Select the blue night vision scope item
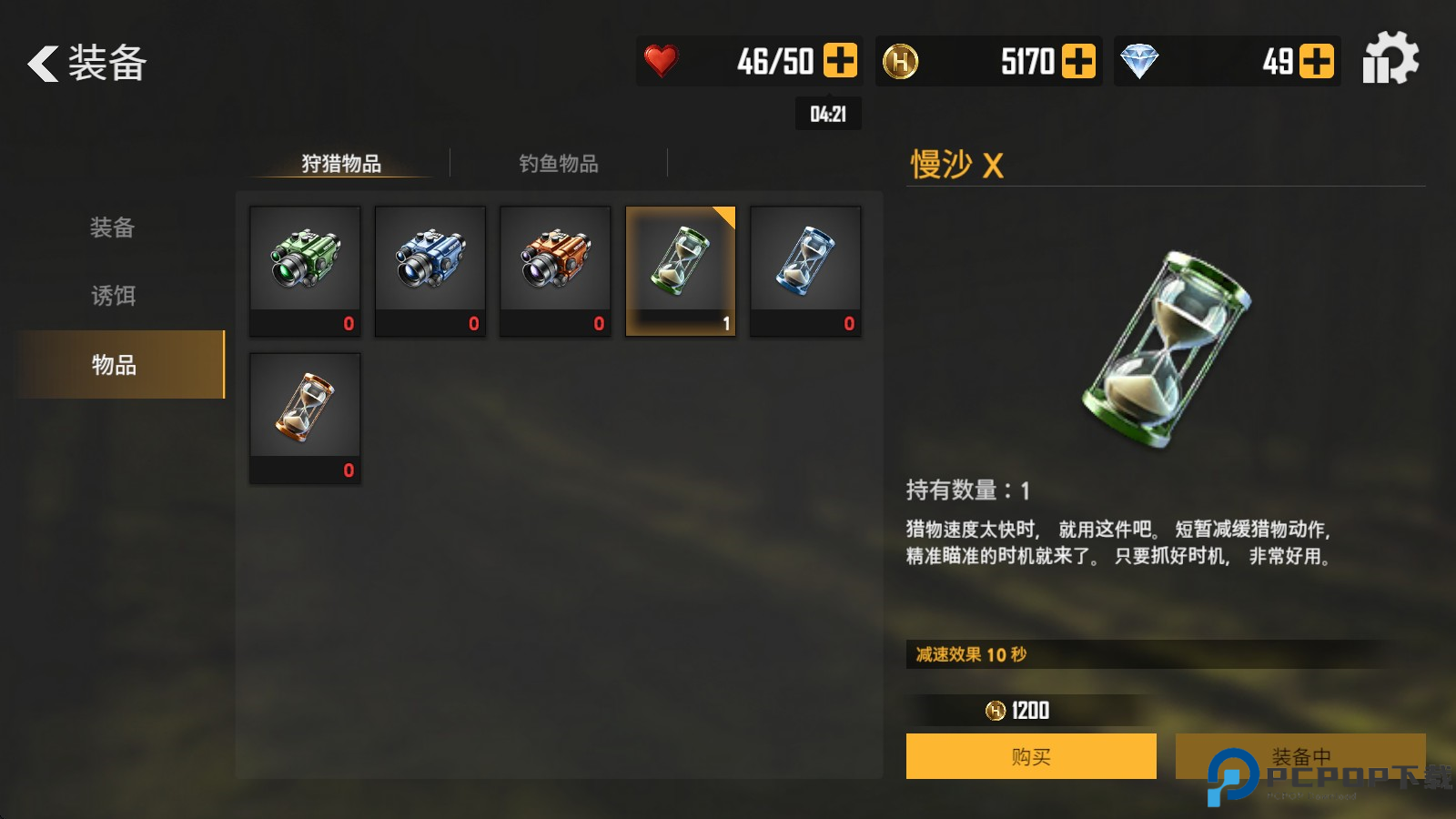This screenshot has width=1456, height=819. 430,264
